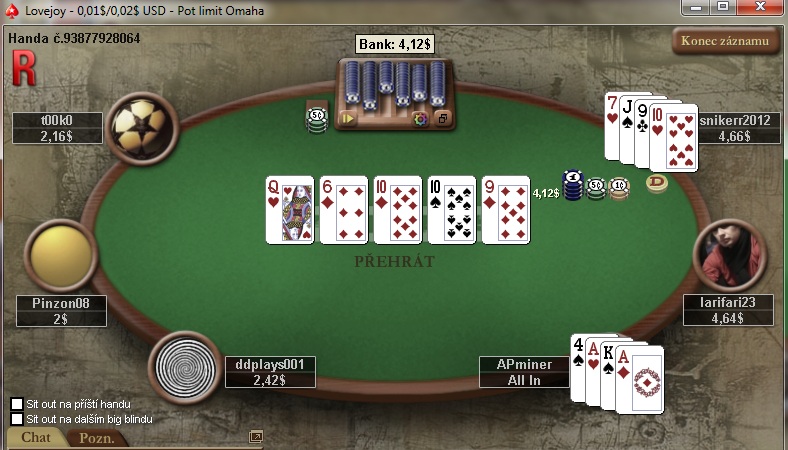Tick Sit out na příští handu
The width and height of the screenshot is (788, 450).
tap(17, 404)
